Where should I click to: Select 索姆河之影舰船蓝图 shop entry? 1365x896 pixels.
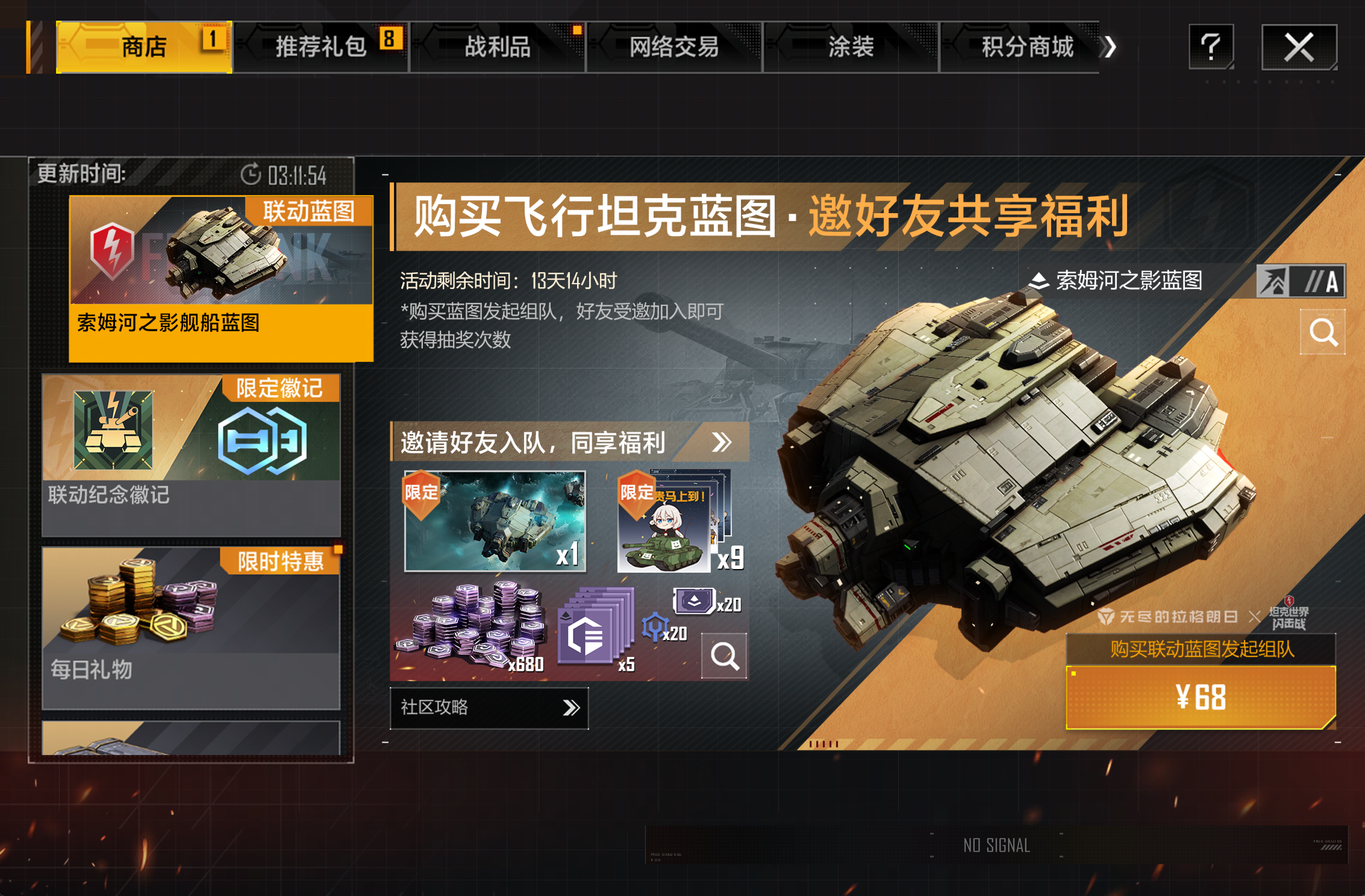tap(221, 278)
